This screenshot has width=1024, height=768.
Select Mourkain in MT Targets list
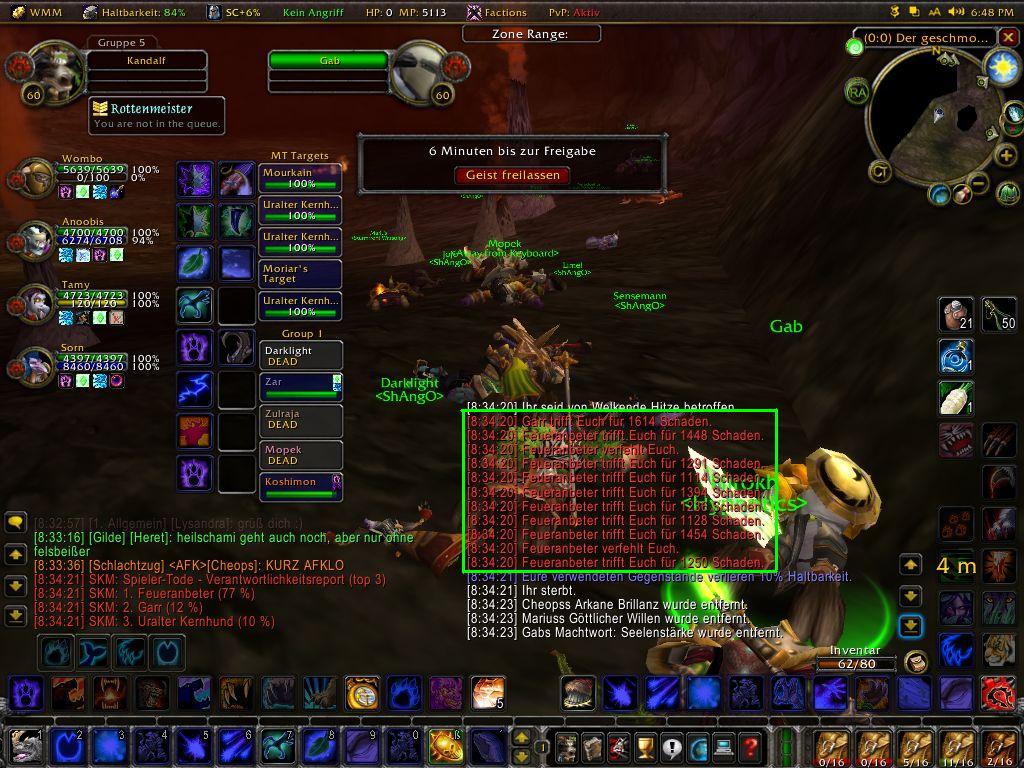[x=300, y=178]
